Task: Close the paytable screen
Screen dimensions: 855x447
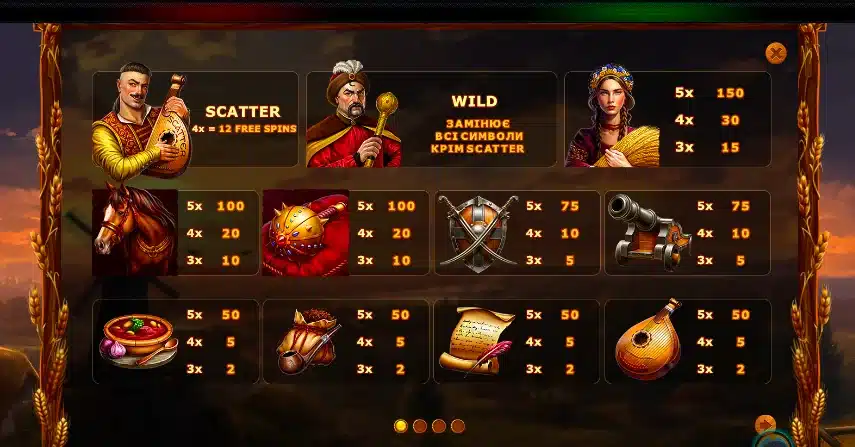Action: click(x=776, y=53)
